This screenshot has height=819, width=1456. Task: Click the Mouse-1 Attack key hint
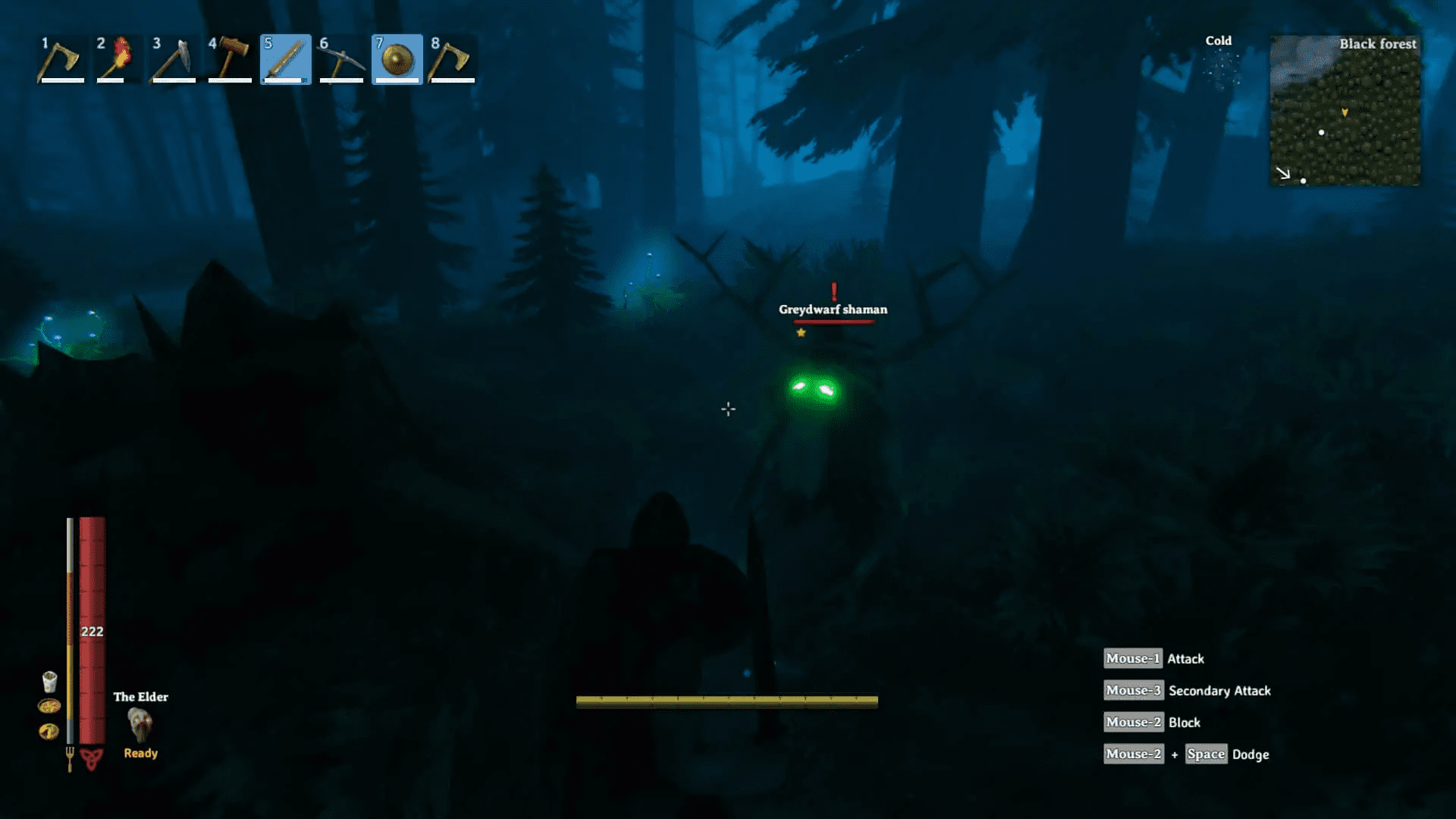pyautogui.click(x=1153, y=658)
